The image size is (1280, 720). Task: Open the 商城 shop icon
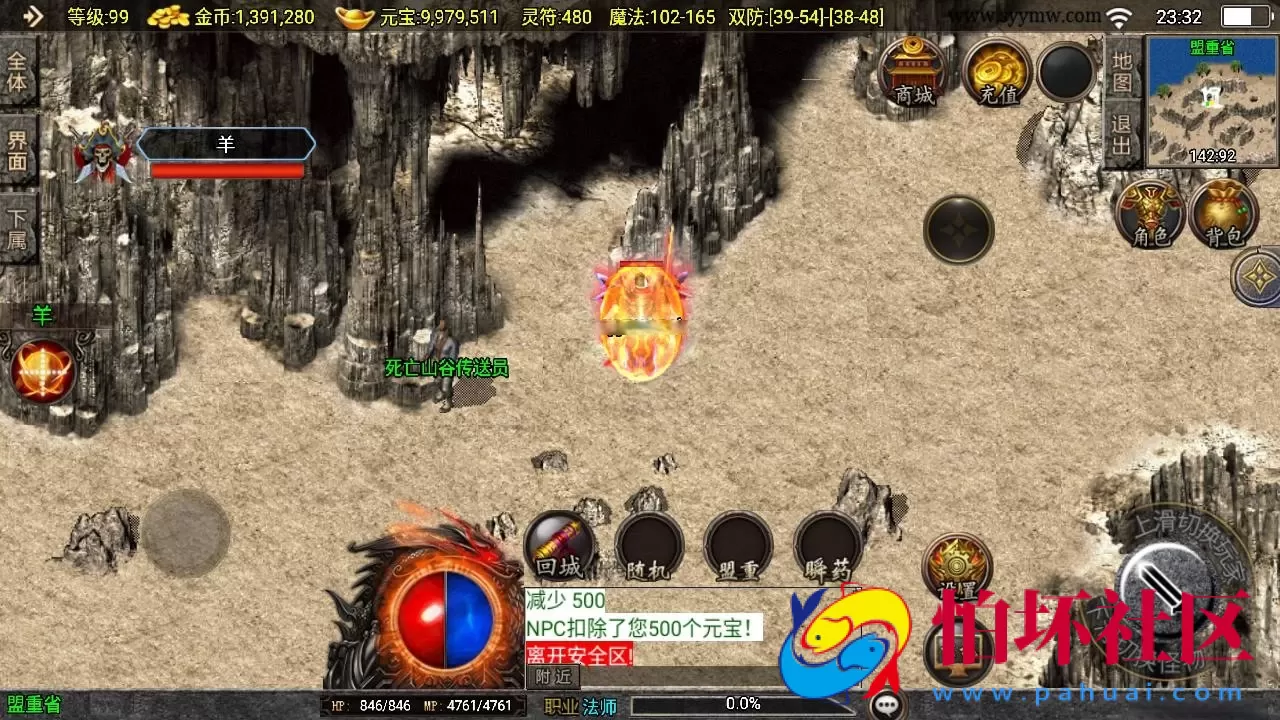915,70
